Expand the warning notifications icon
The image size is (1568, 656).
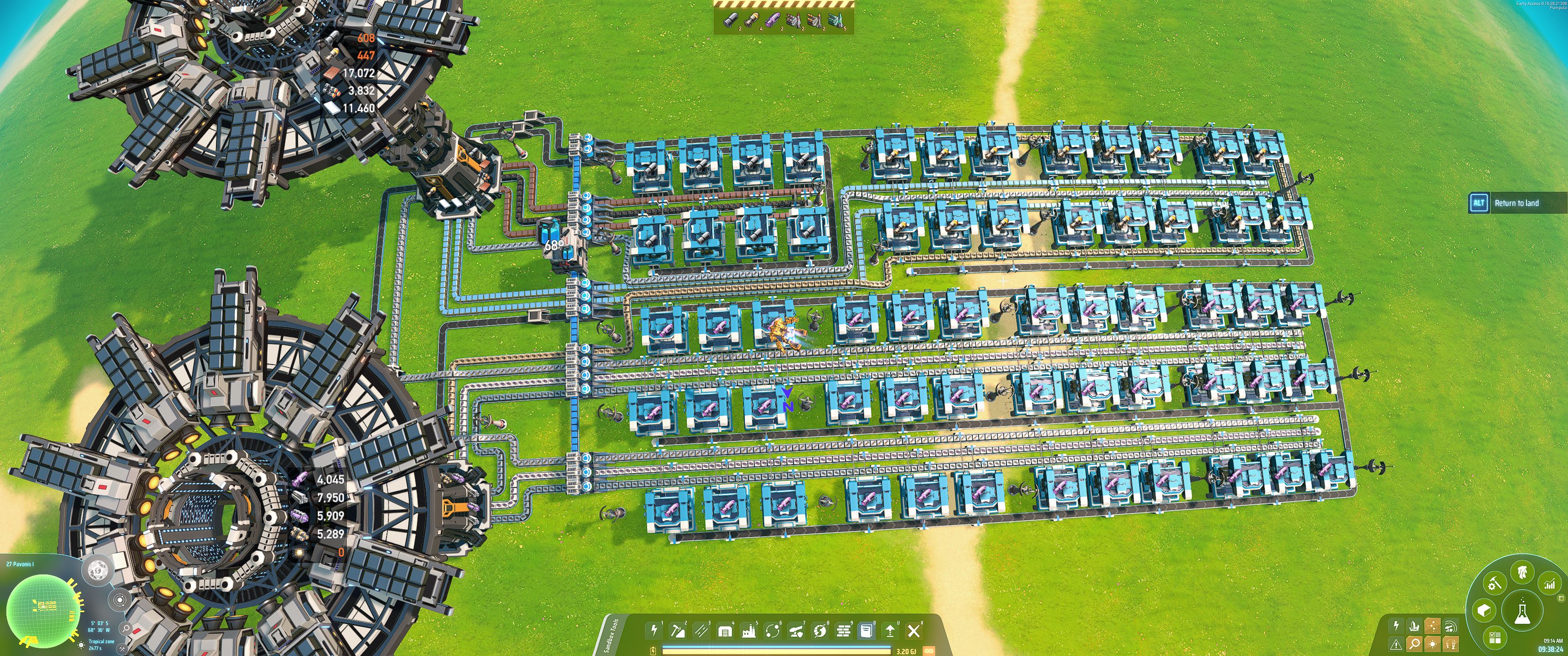(1396, 645)
